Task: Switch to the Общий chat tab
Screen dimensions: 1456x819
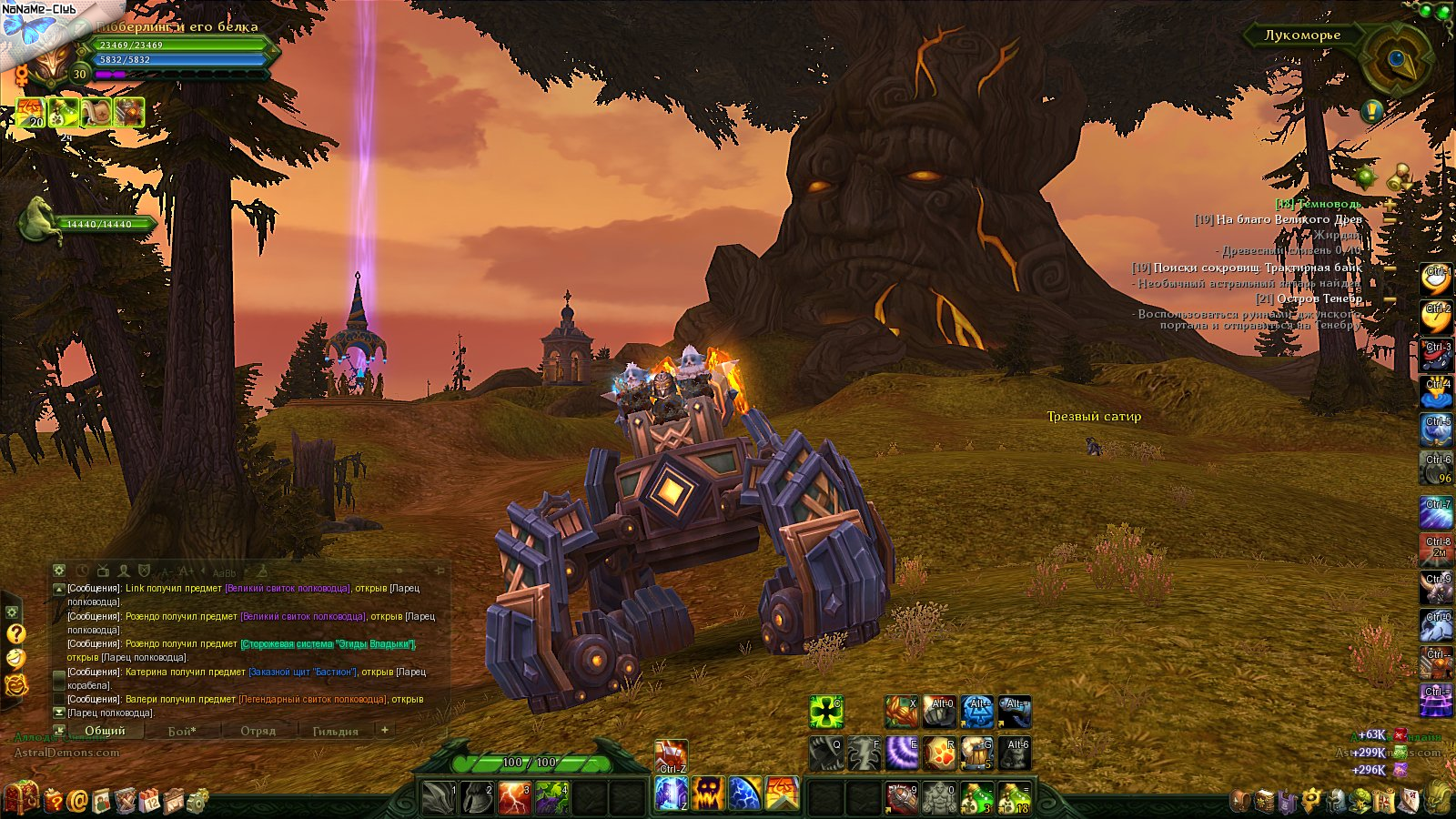Action: [x=104, y=731]
